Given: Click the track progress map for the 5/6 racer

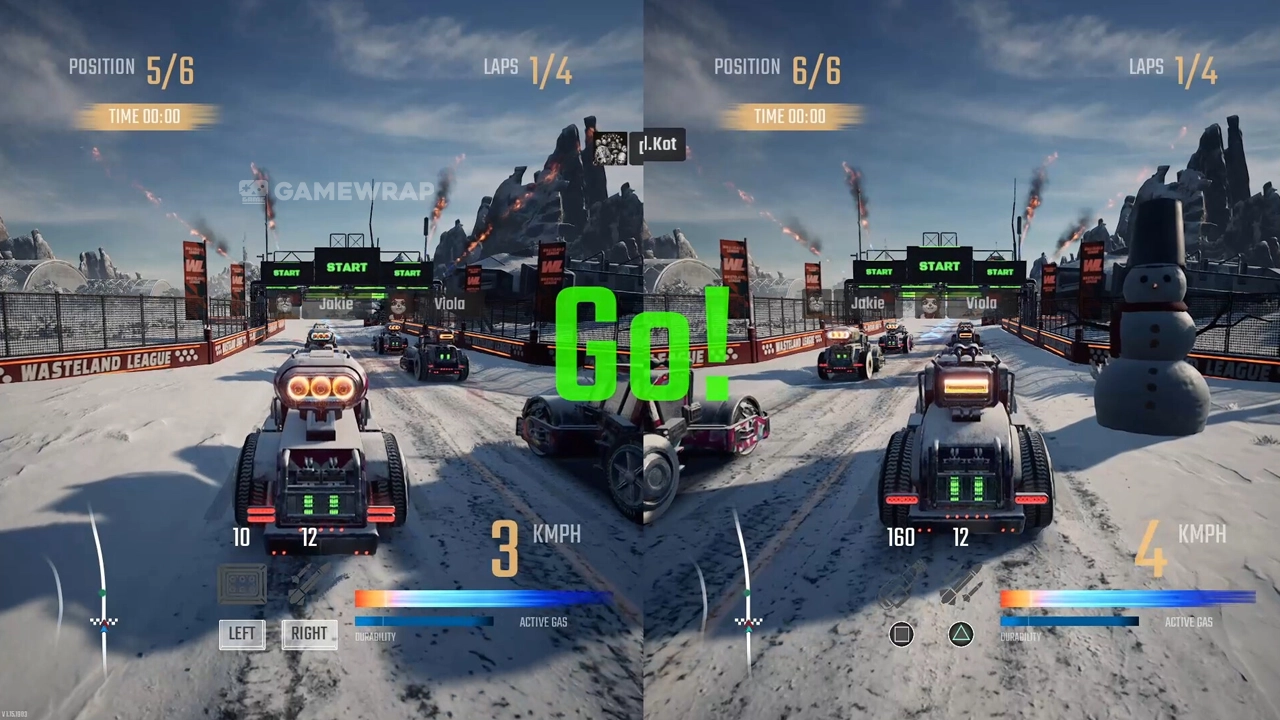Looking at the screenshot, I should [100, 590].
